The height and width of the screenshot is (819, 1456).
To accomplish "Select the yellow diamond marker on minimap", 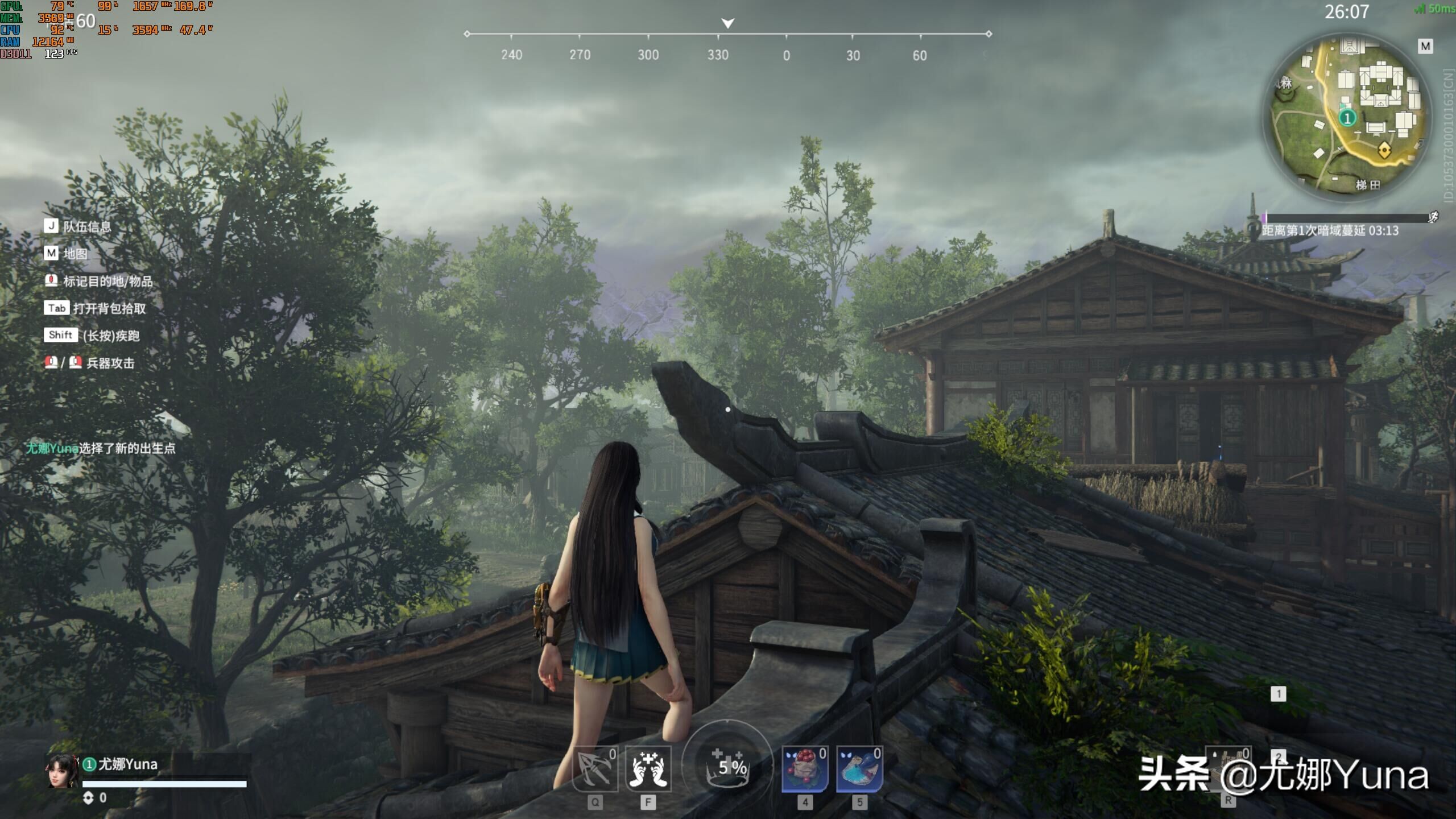I will [x=1384, y=151].
